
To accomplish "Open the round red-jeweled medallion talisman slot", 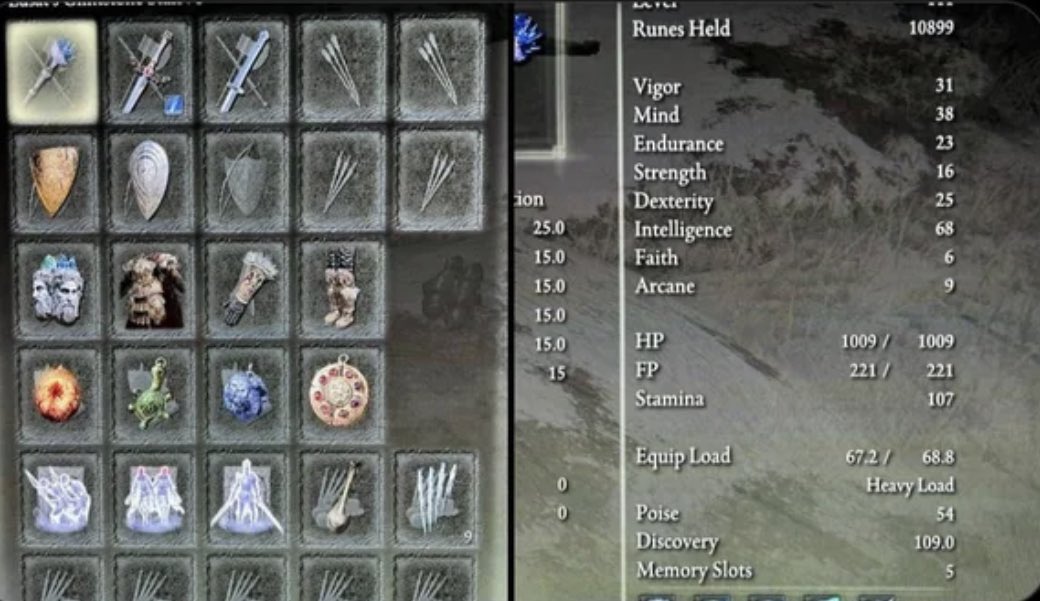I will [x=340, y=394].
